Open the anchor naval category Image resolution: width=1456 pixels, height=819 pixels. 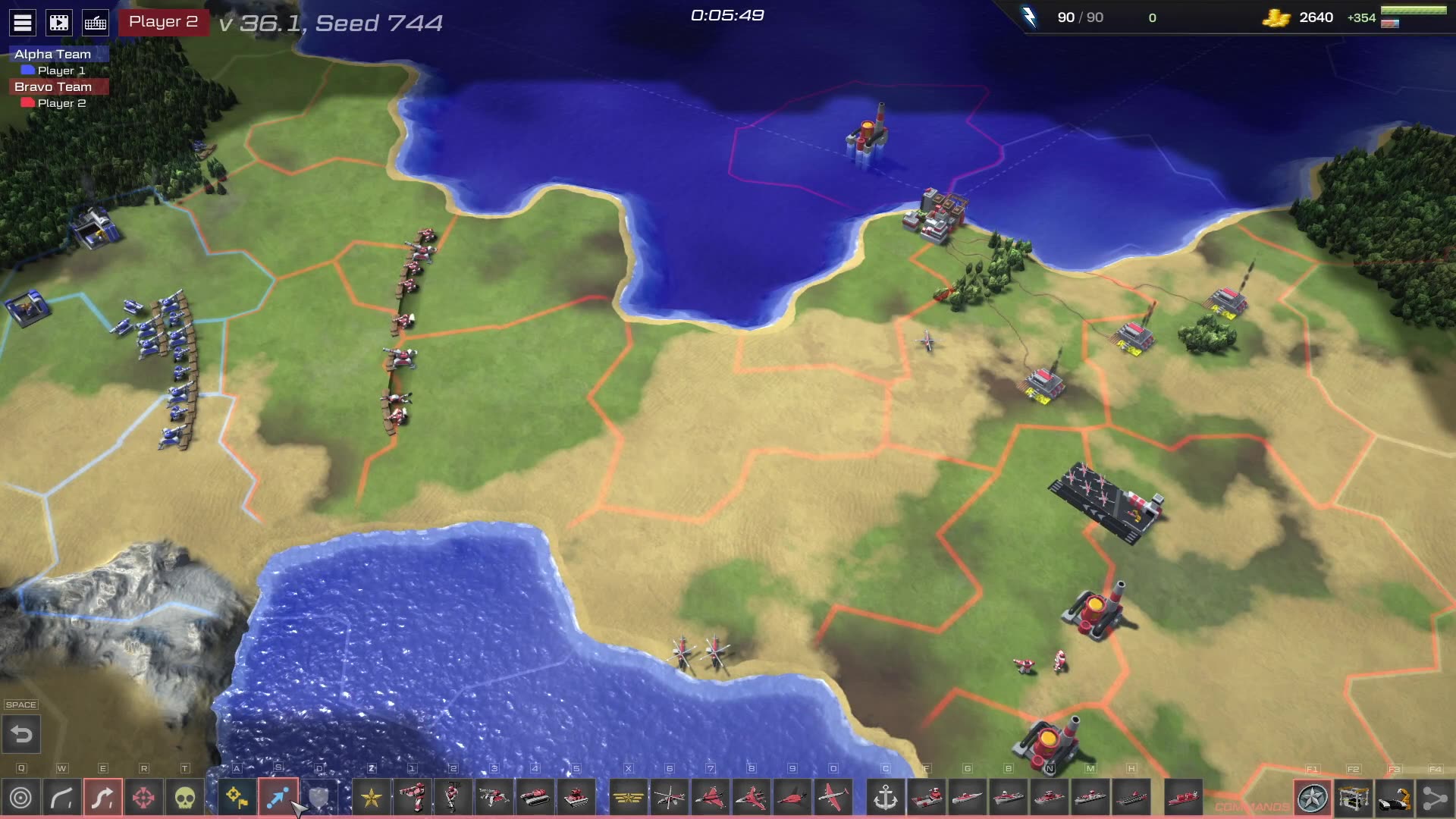885,798
